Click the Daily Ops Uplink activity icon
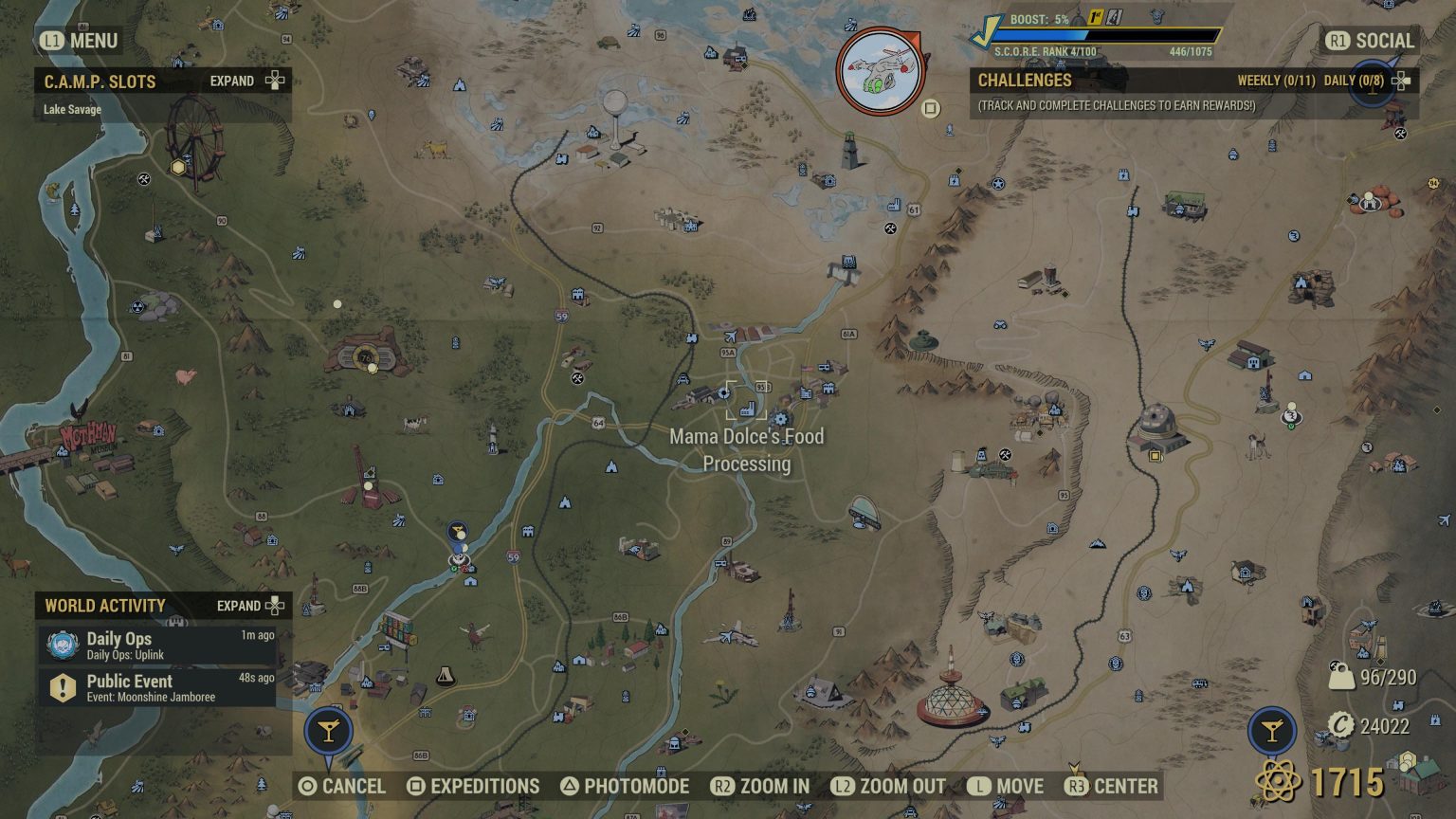The width and height of the screenshot is (1456, 819). point(61,646)
